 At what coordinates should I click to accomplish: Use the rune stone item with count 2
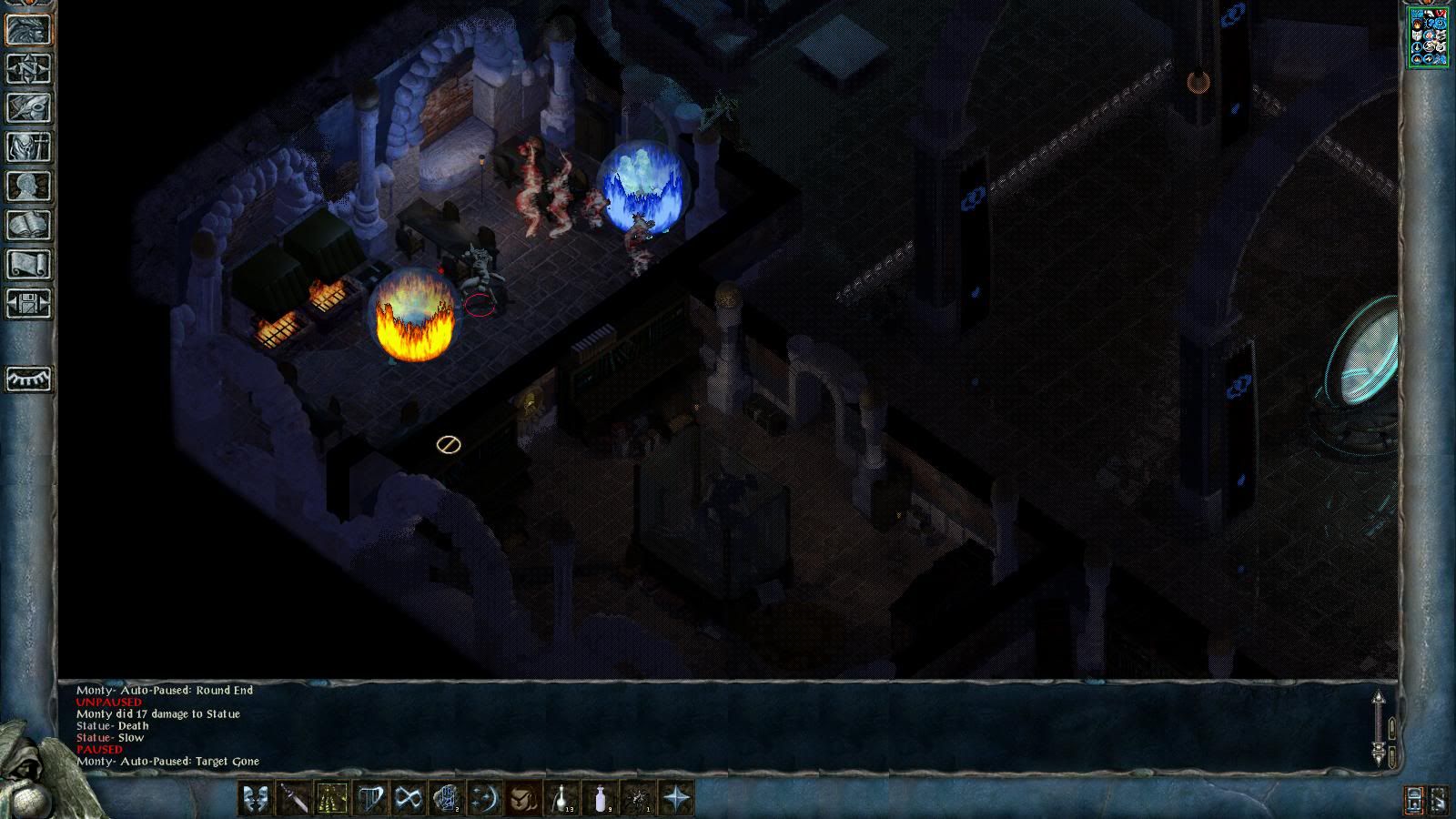447,799
